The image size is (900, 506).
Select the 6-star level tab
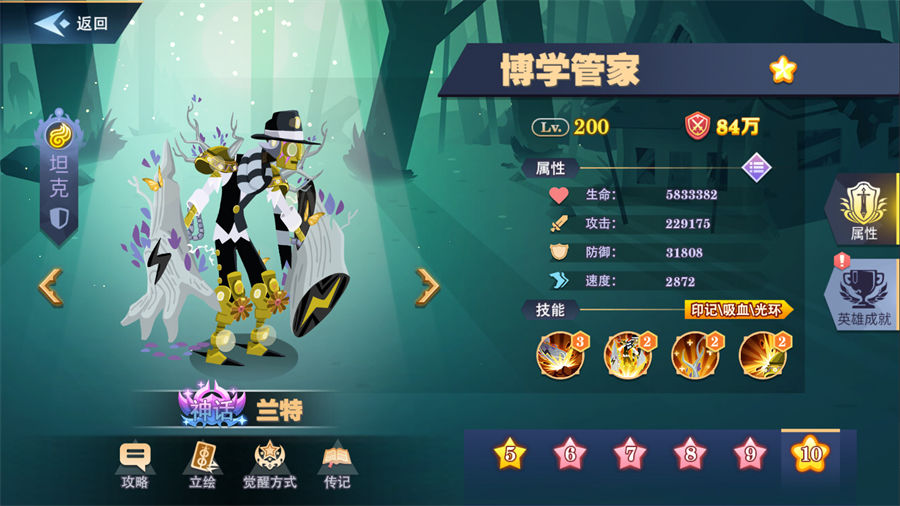[x=570, y=455]
